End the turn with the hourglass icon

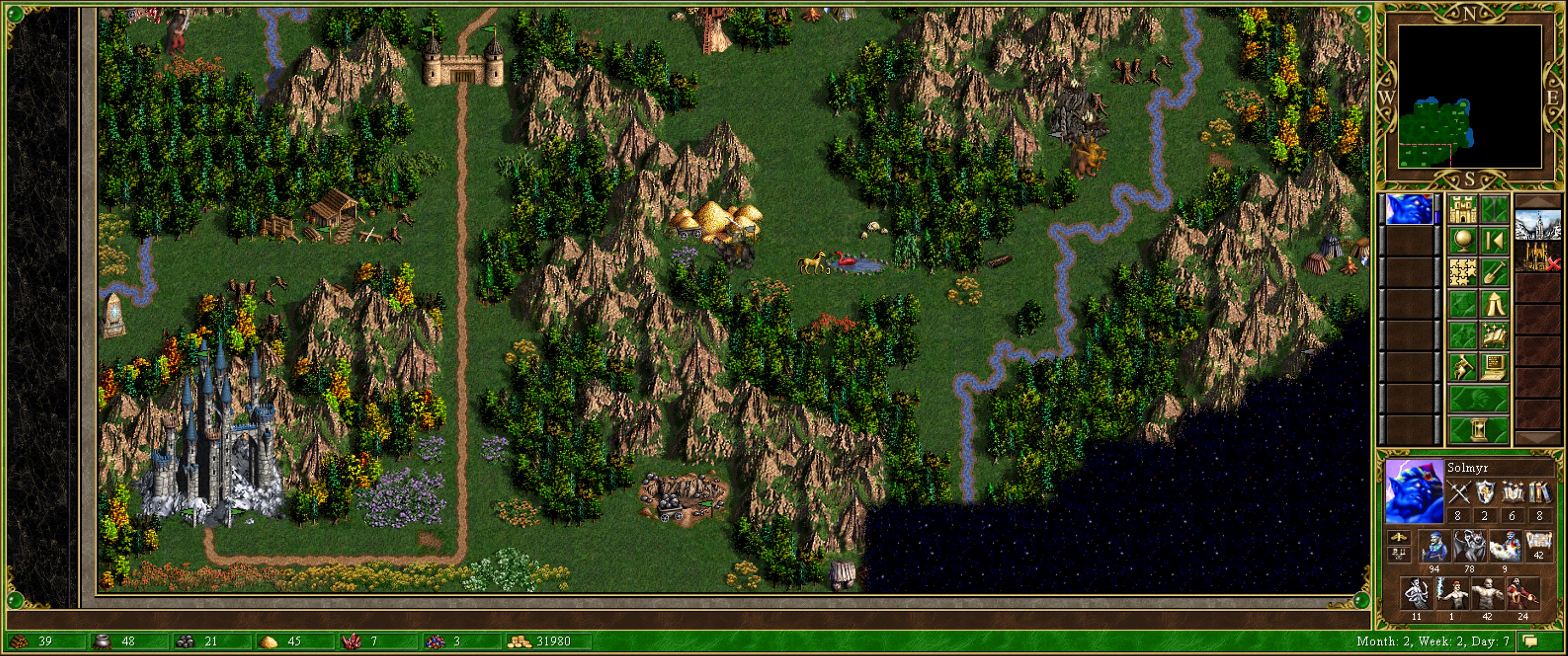click(1478, 428)
